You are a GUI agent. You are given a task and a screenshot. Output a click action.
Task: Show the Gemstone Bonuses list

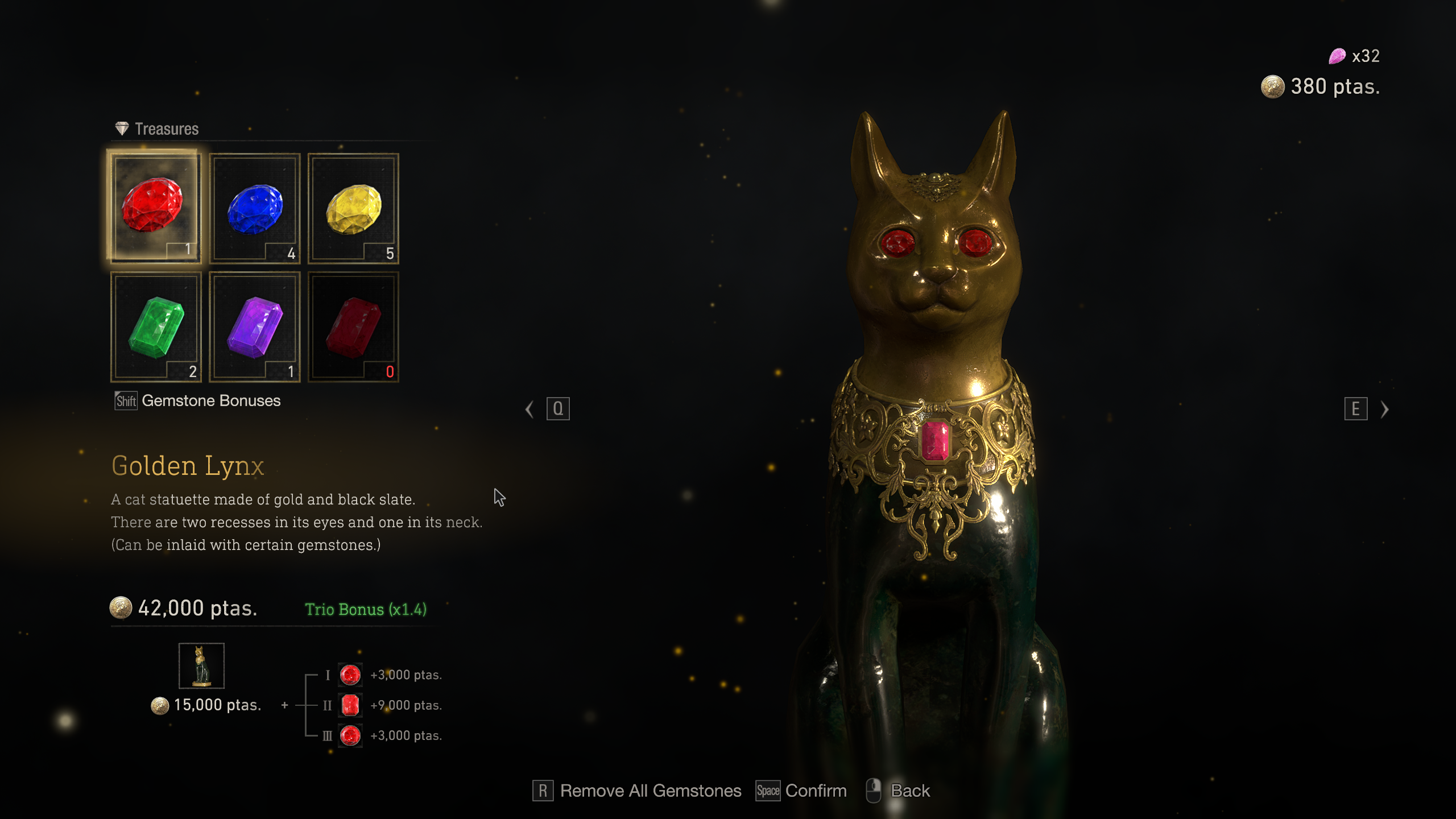click(x=197, y=401)
